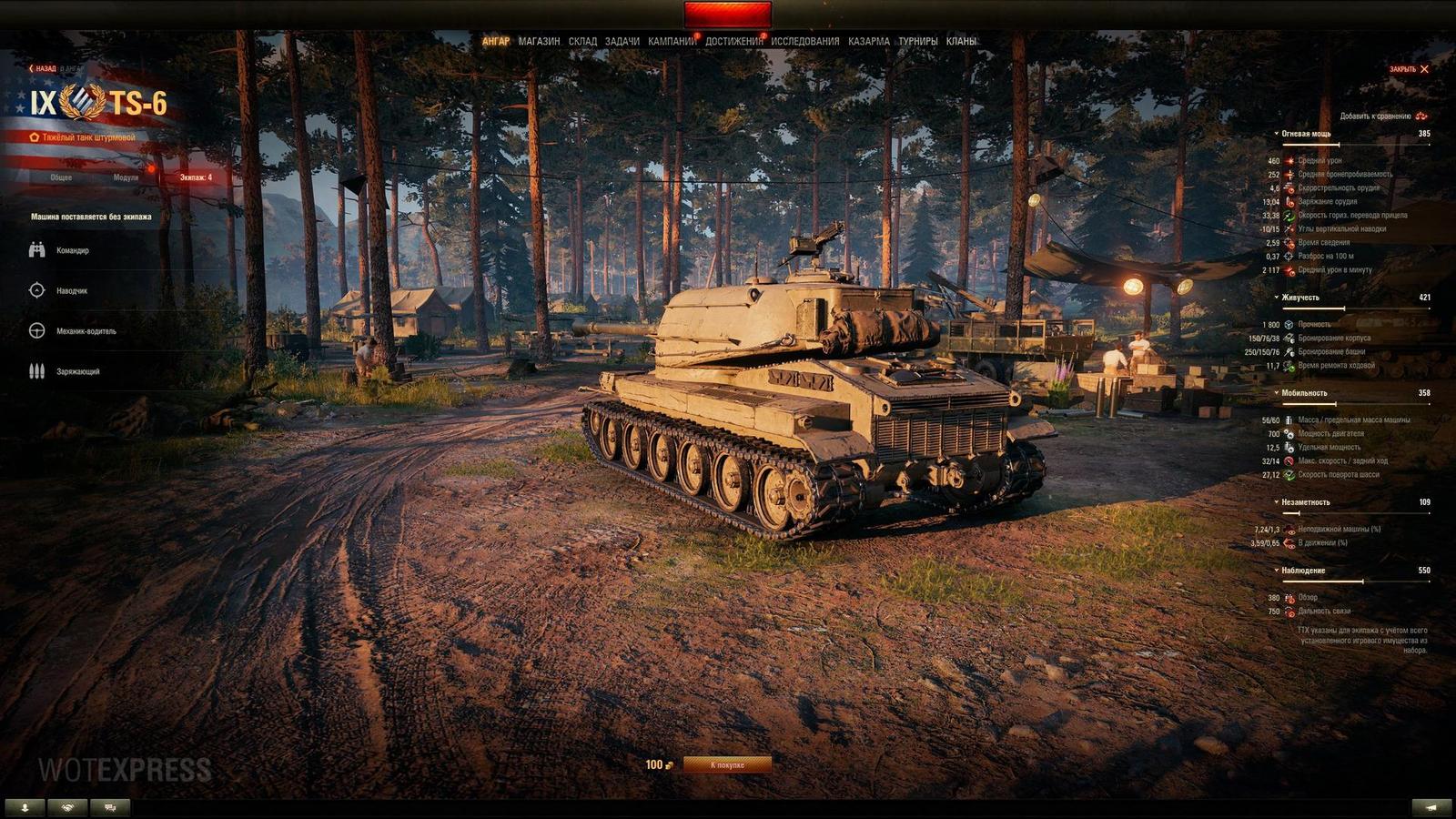Image resolution: width=1456 pixels, height=819 pixels.
Task: Collapse the Наблюдение section
Action: click(1276, 570)
